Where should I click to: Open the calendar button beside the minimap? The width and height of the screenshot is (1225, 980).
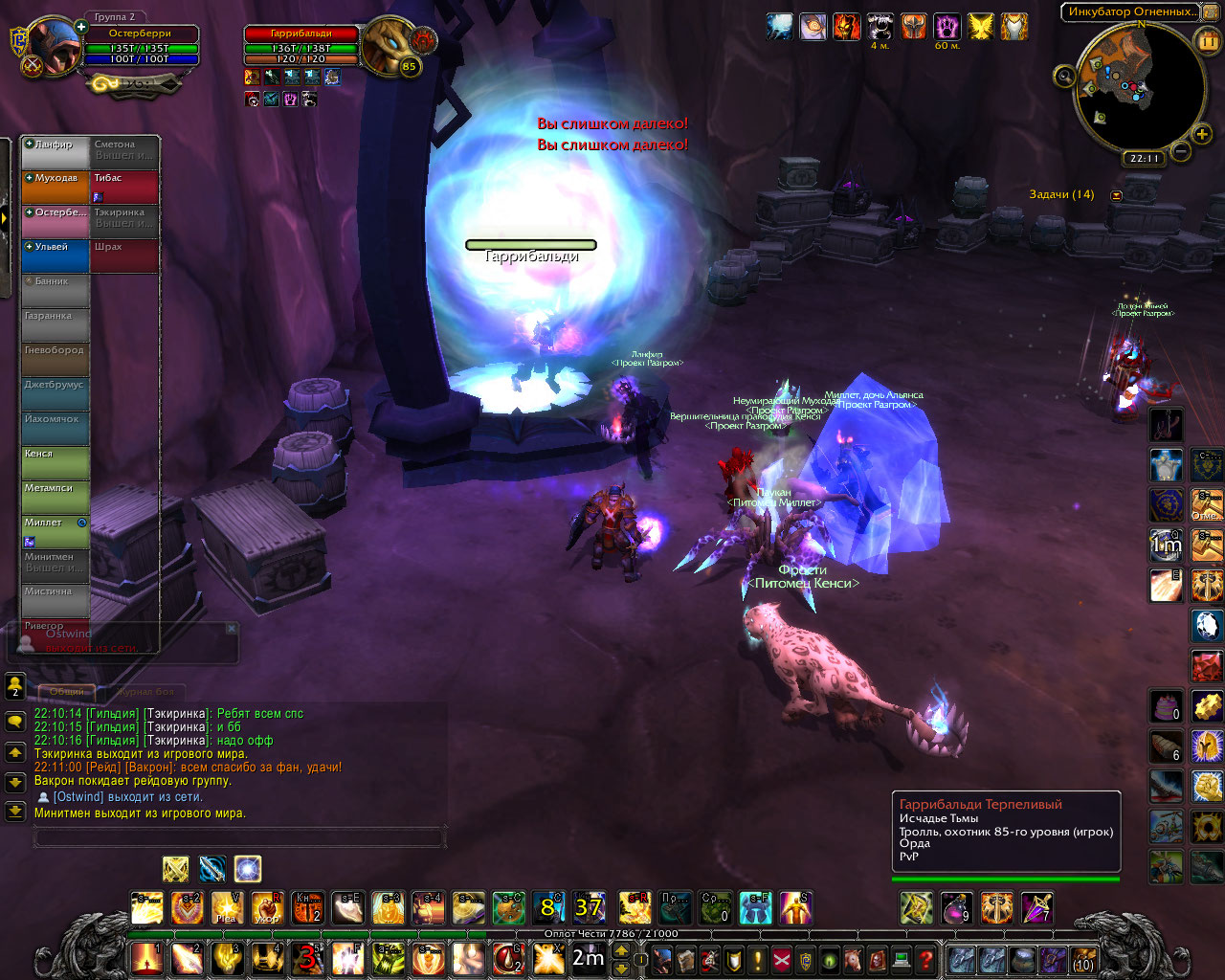1208,40
